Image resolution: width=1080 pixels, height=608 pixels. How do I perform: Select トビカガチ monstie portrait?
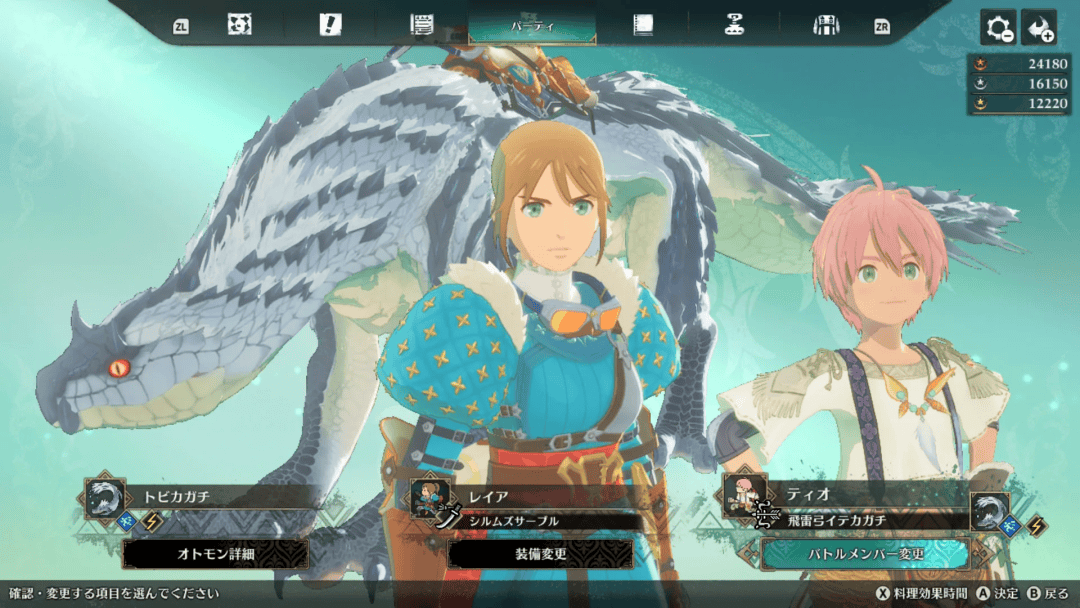pyautogui.click(x=105, y=497)
